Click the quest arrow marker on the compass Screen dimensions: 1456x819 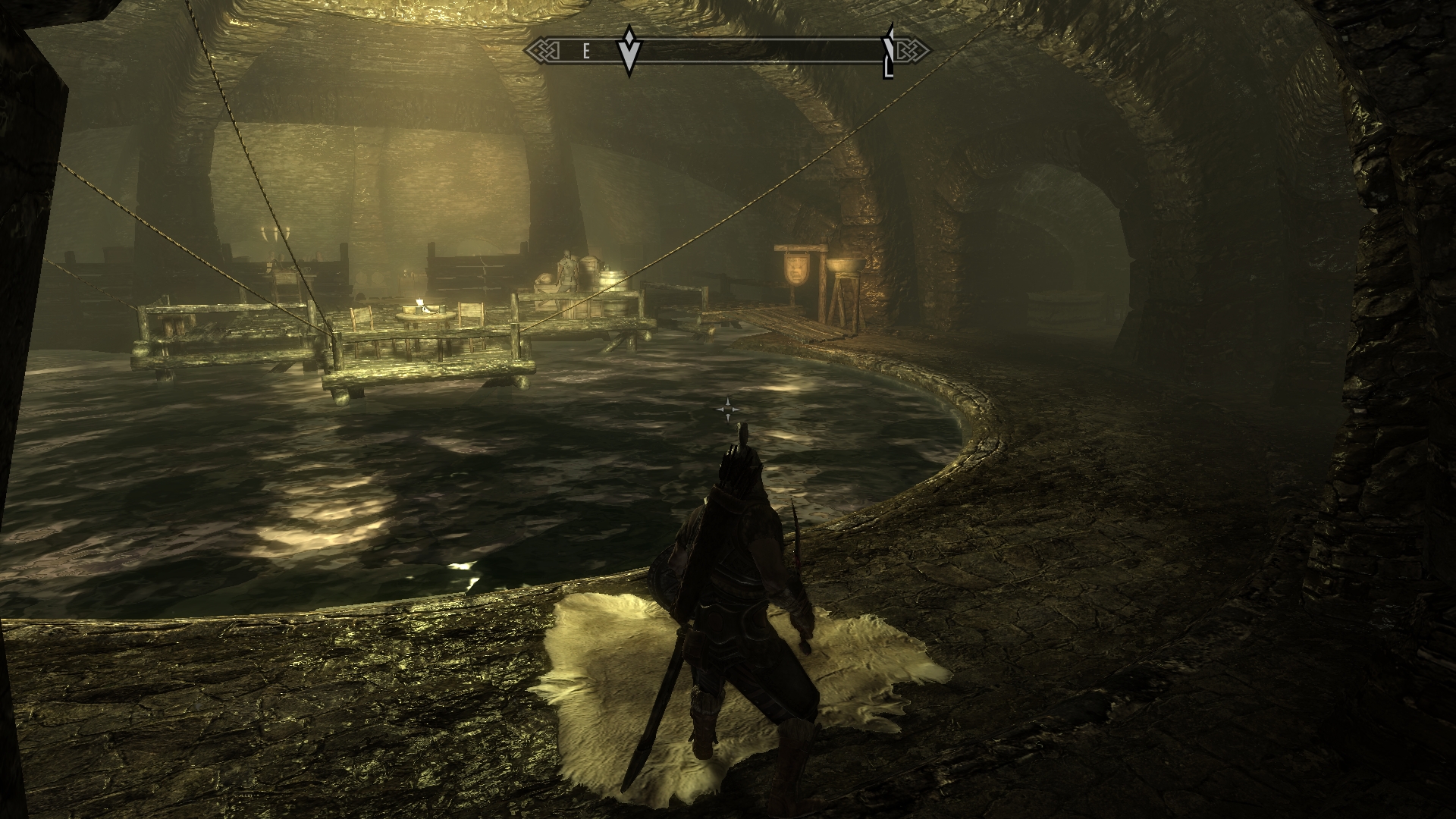tap(629, 52)
